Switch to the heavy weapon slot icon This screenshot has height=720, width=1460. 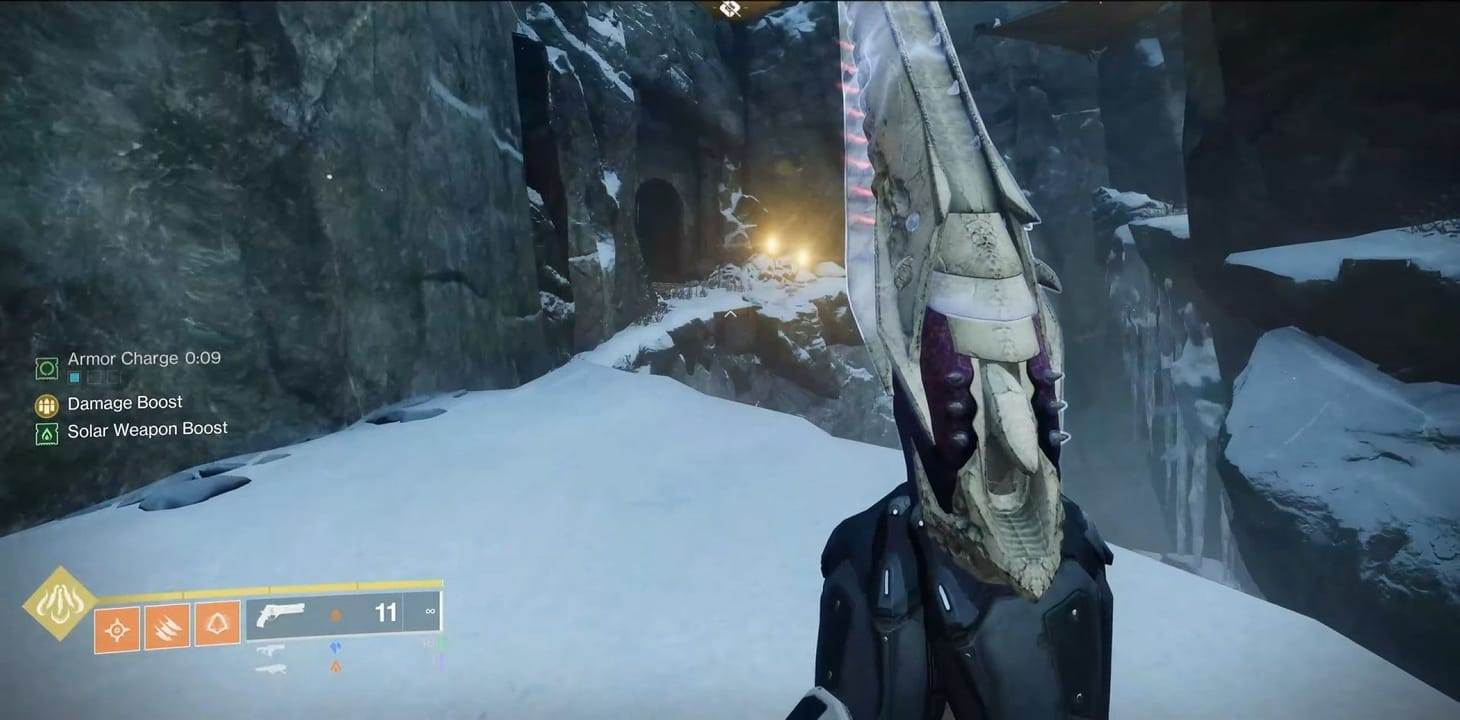(274, 669)
